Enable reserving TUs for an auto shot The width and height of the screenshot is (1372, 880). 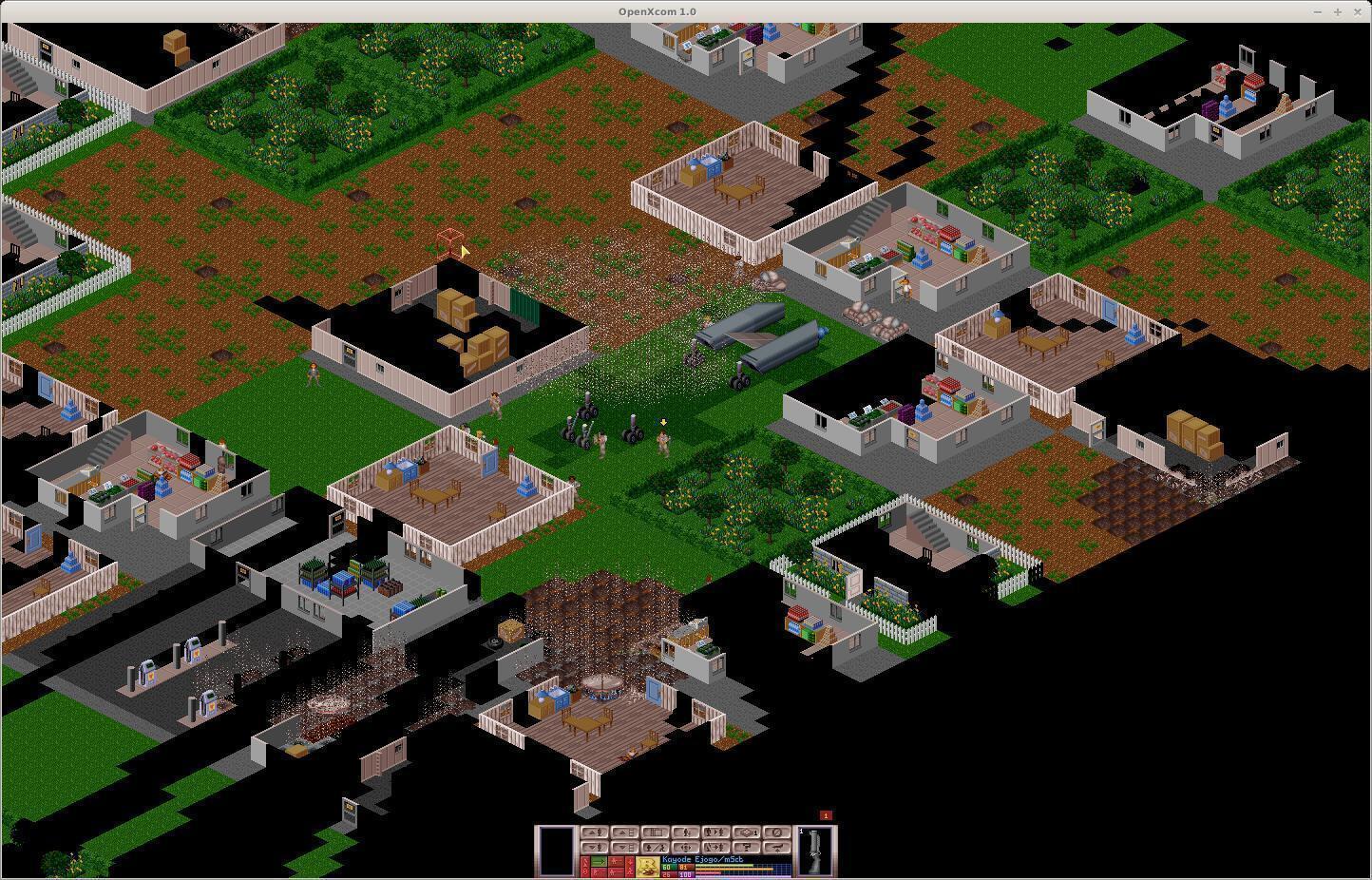click(x=616, y=872)
